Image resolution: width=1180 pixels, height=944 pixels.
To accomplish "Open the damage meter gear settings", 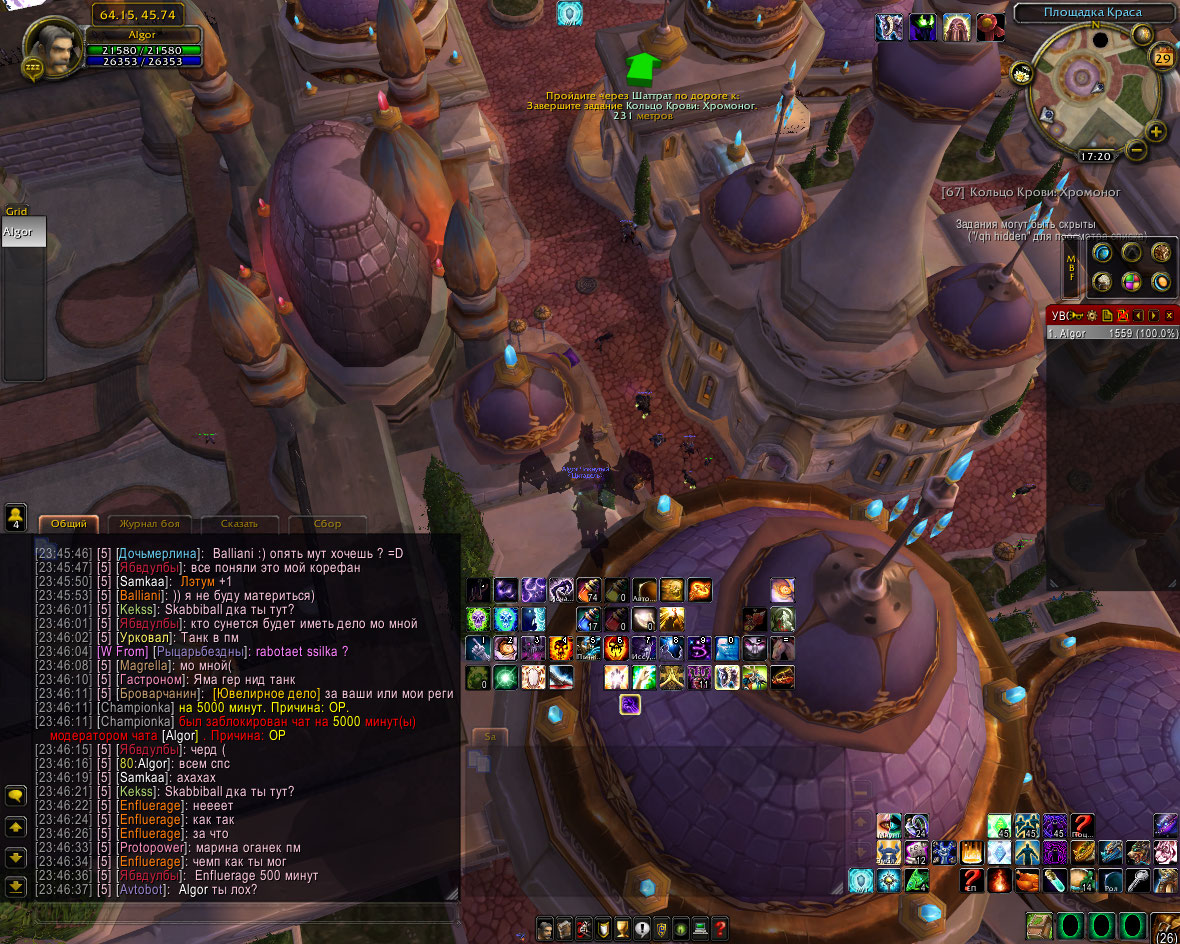I will (1092, 315).
